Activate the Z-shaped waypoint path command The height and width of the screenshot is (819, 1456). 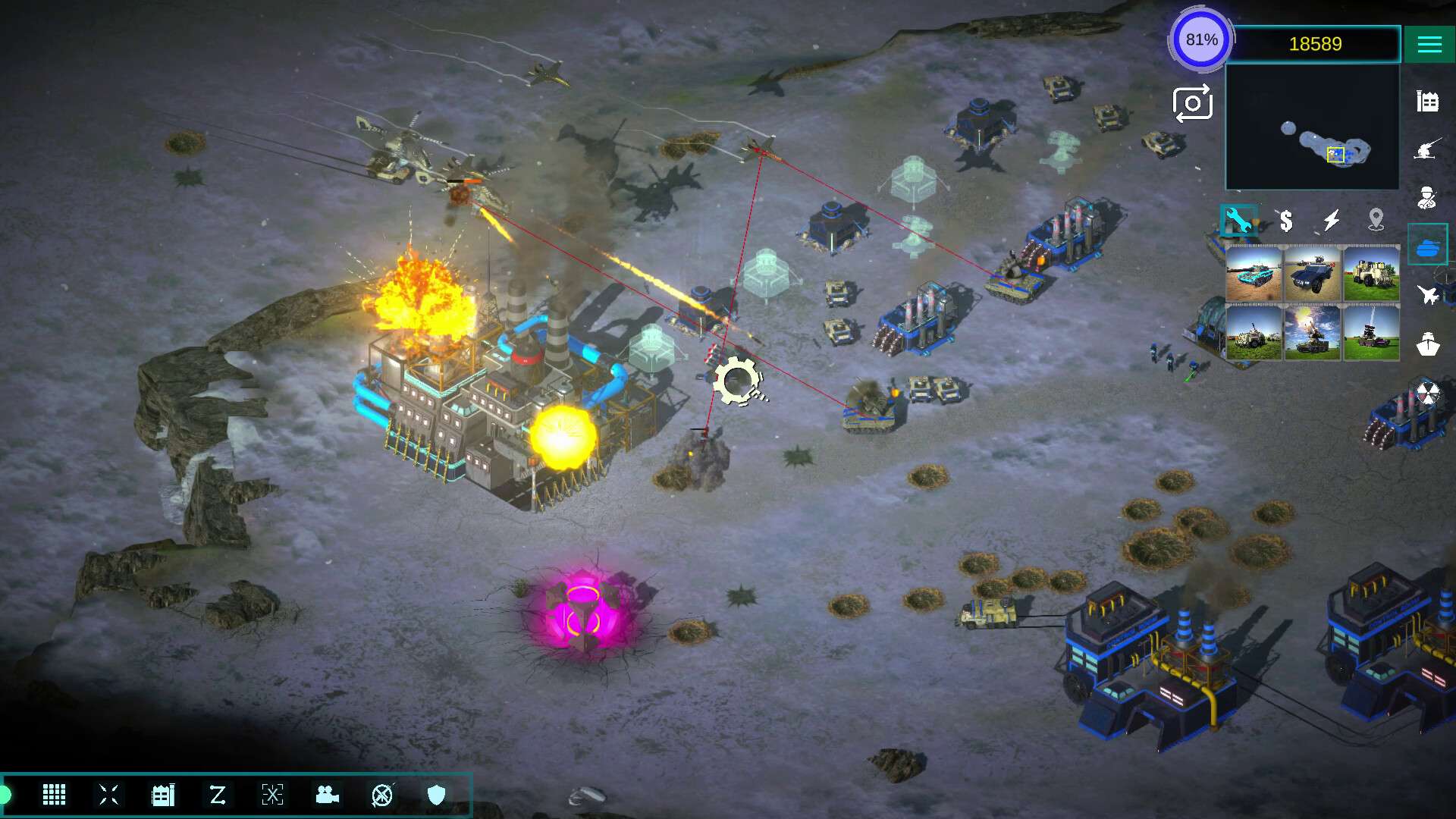coord(218,795)
